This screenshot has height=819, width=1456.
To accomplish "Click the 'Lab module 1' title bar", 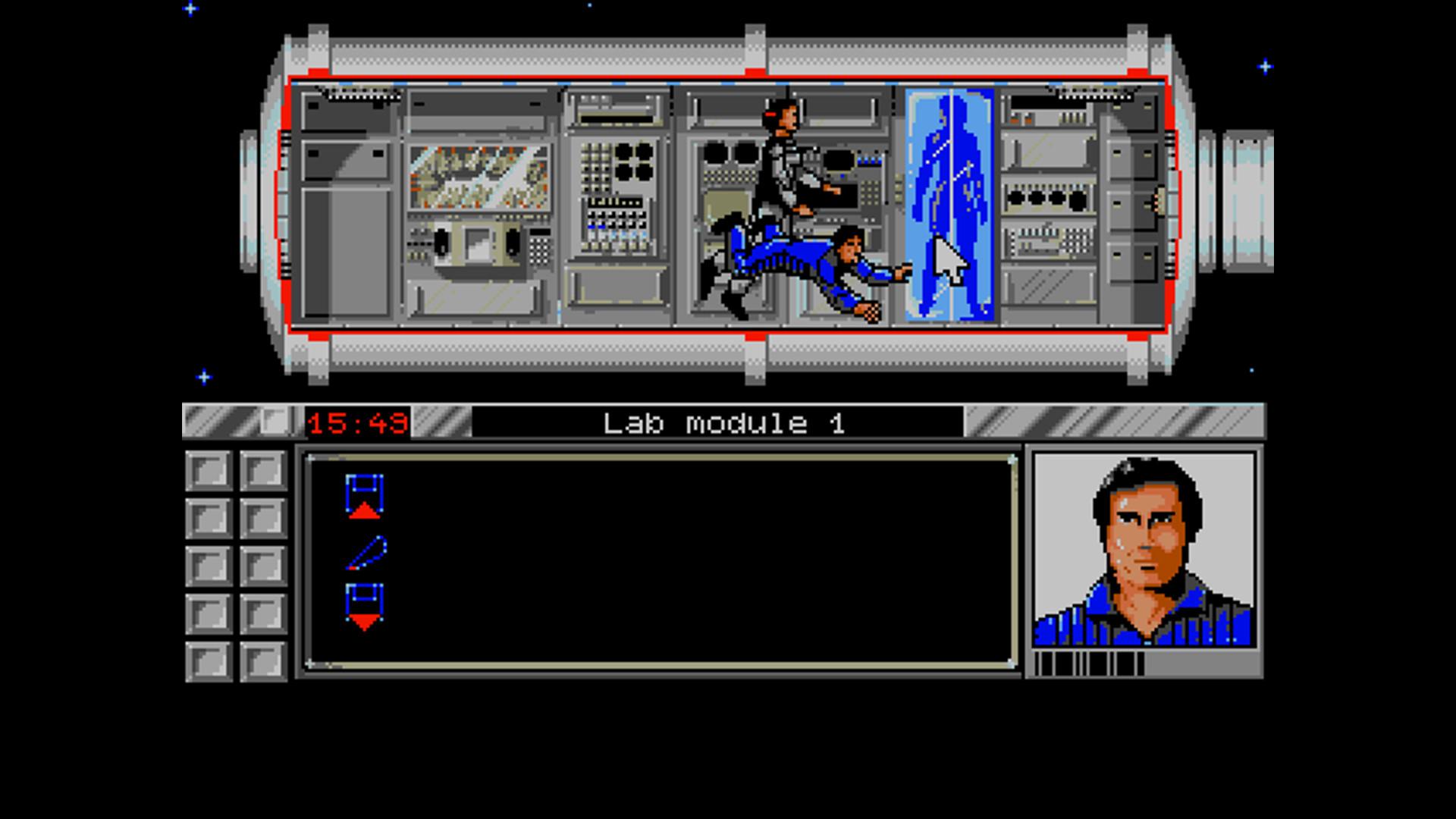I will 724,423.
